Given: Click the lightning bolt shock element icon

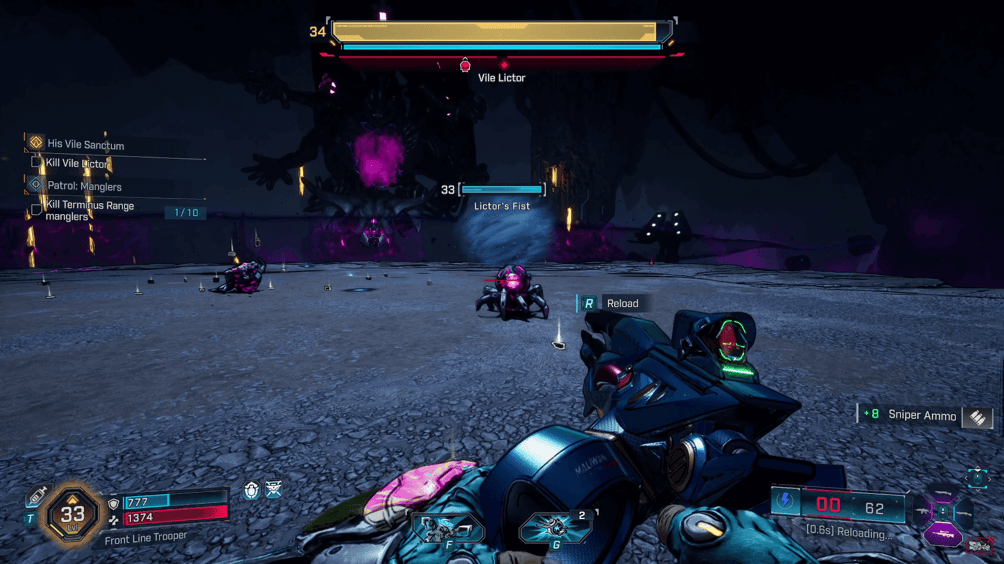Looking at the screenshot, I should pyautogui.click(x=787, y=502).
